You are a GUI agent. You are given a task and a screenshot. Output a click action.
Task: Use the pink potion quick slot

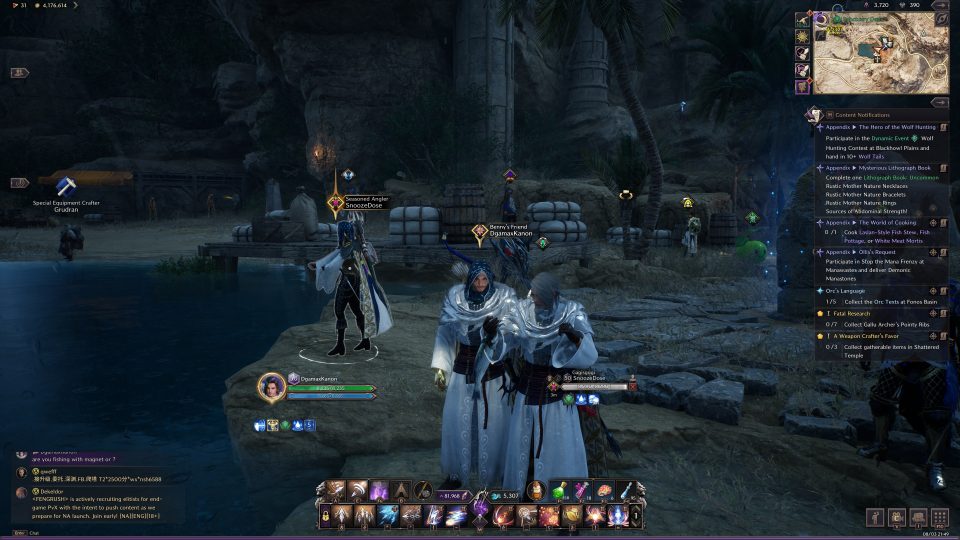point(580,491)
